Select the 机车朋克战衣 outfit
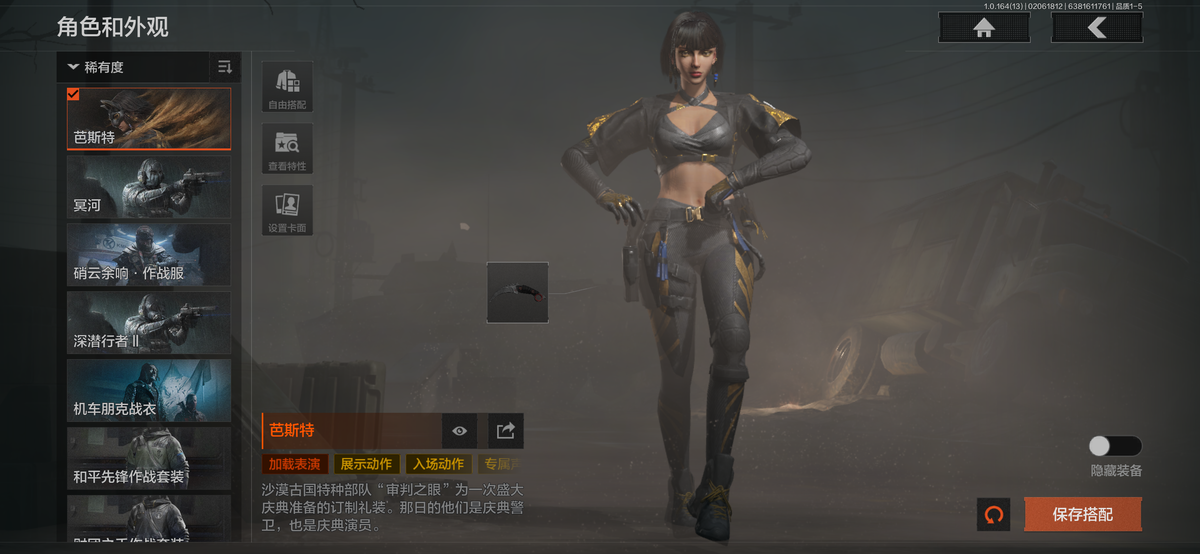The image size is (1200, 554). click(149, 391)
